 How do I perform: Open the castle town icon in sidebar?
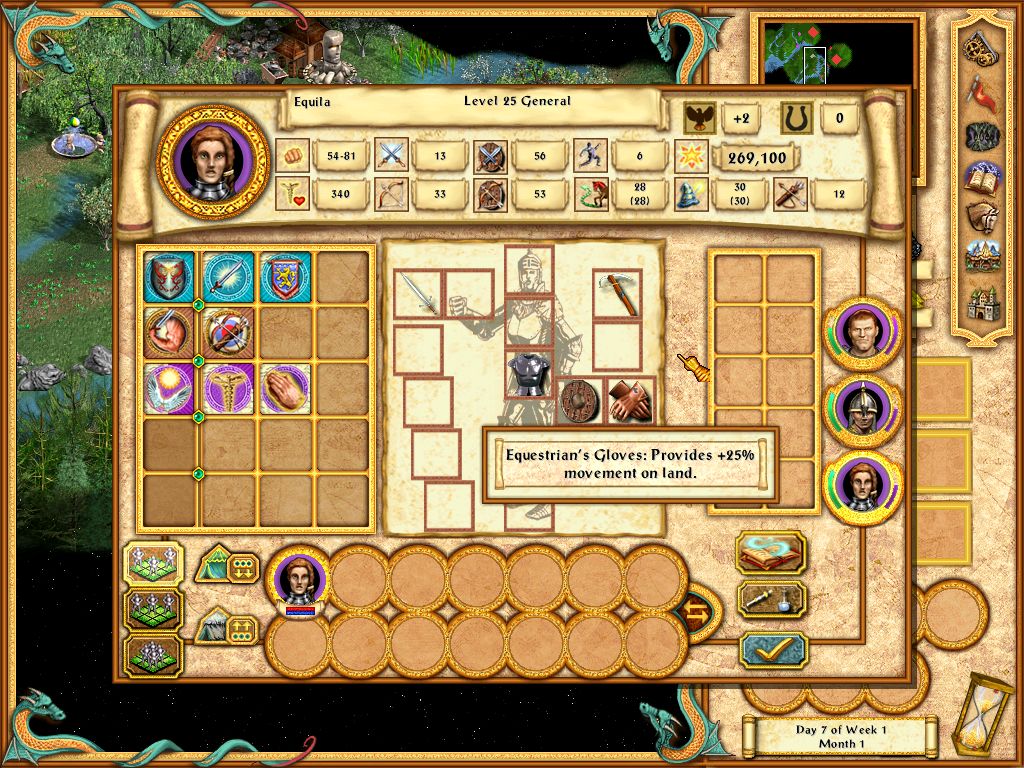(x=985, y=300)
